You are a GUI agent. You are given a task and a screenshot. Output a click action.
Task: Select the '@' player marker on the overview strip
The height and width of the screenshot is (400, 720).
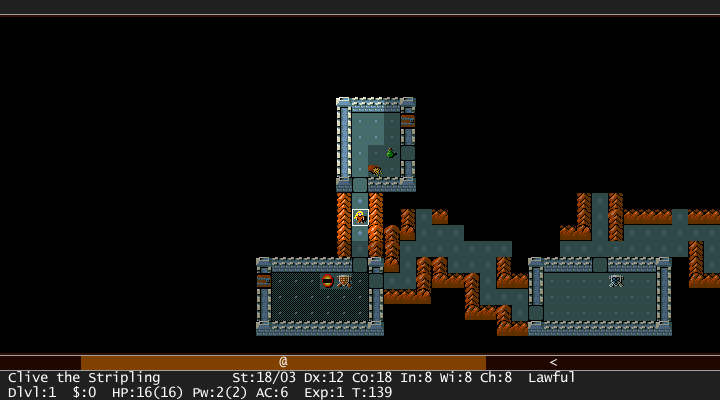(283, 362)
